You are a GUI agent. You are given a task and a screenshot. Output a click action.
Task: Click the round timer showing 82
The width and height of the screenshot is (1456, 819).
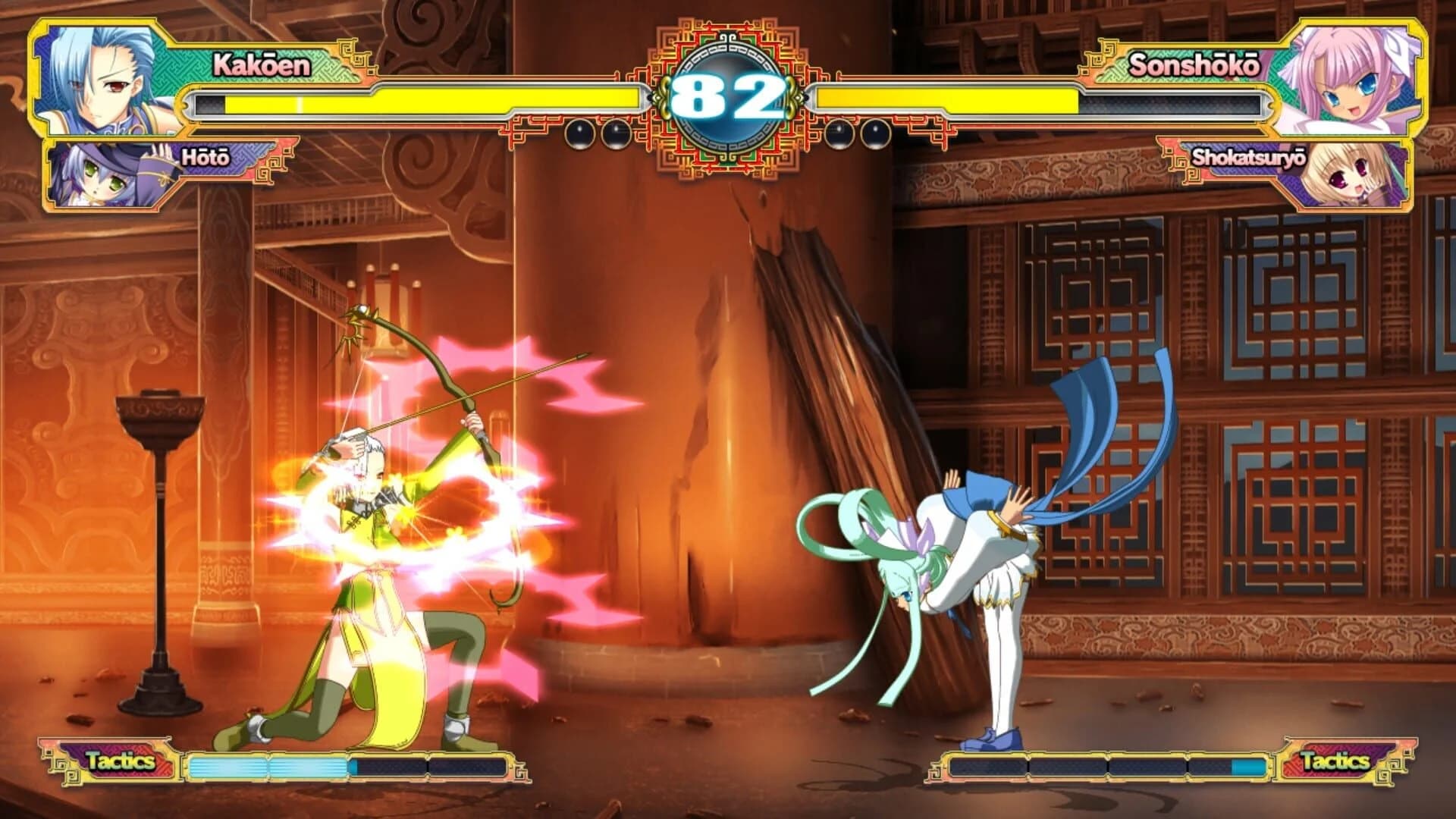(728, 95)
